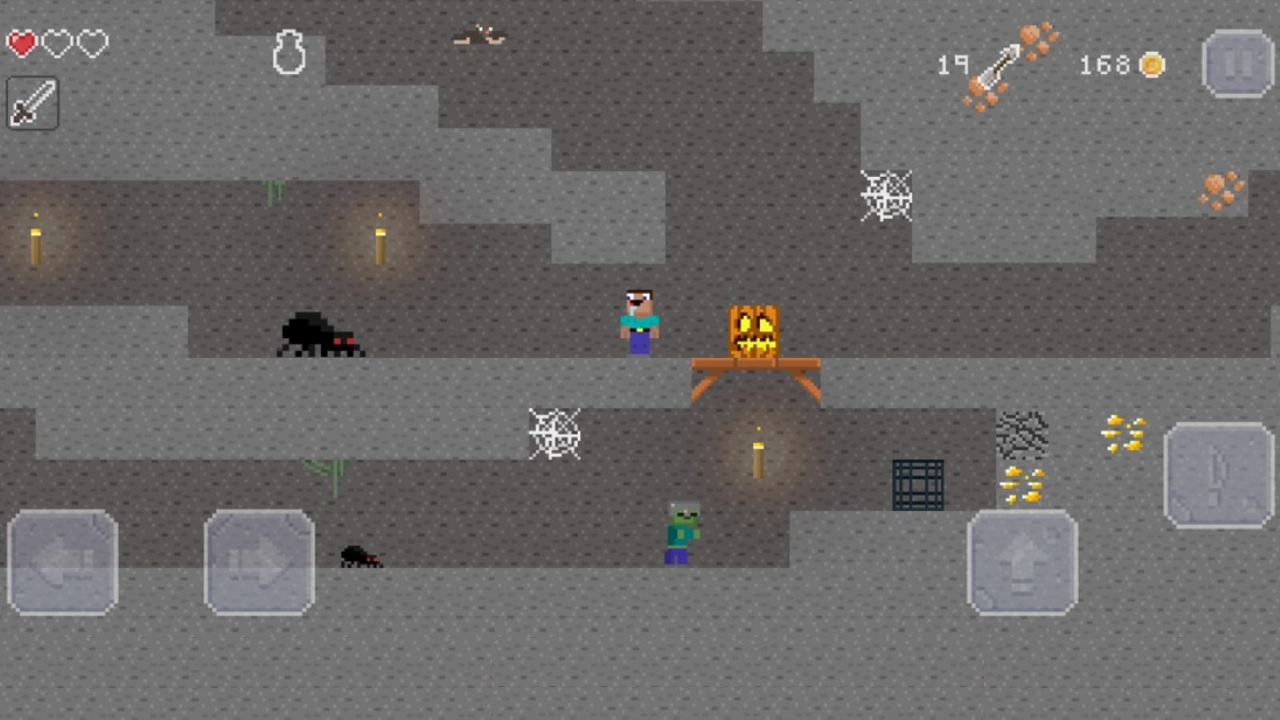The image size is (1280, 720).
Task: Tap the arrow ammunition icon showing 19
Action: (x=1000, y=65)
